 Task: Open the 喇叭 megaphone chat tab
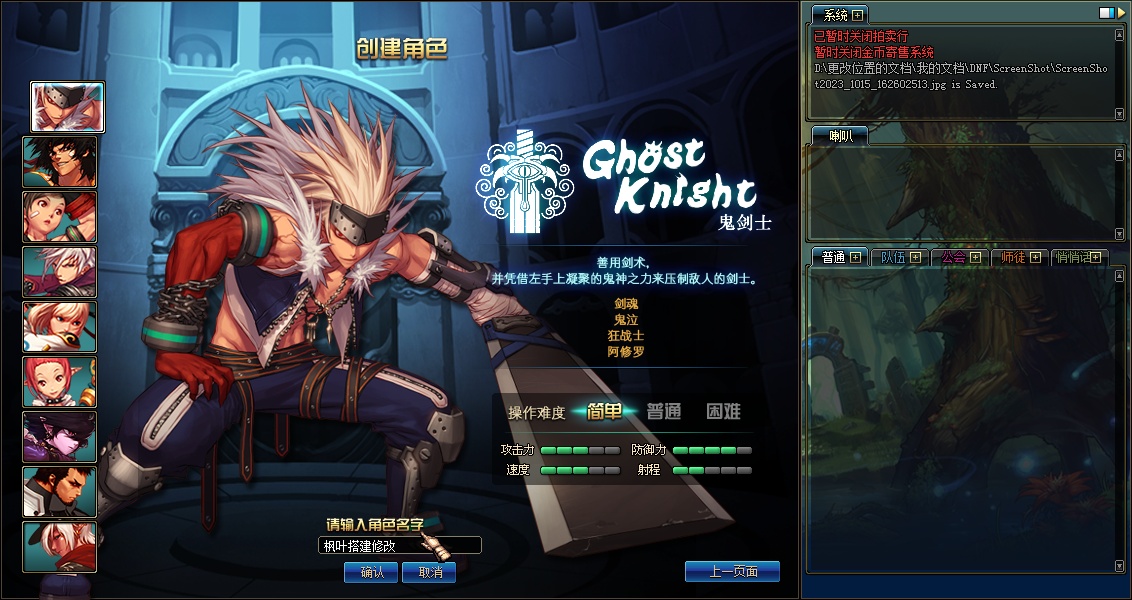point(833,136)
